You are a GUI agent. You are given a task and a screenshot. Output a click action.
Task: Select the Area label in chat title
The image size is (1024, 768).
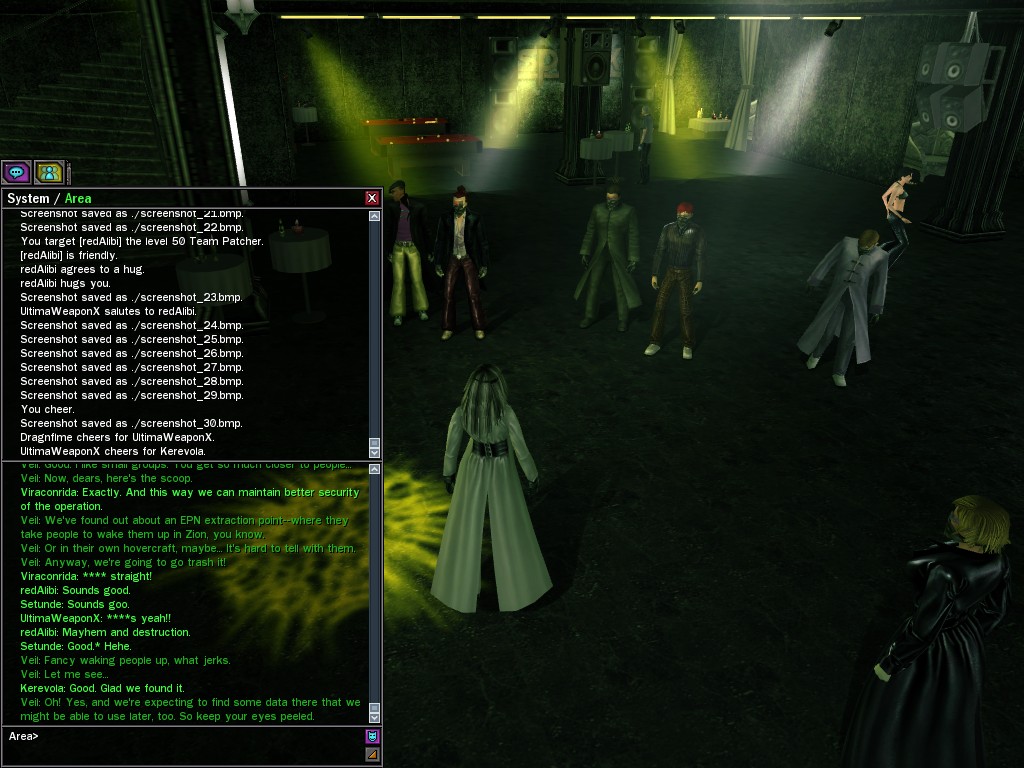tap(78, 198)
